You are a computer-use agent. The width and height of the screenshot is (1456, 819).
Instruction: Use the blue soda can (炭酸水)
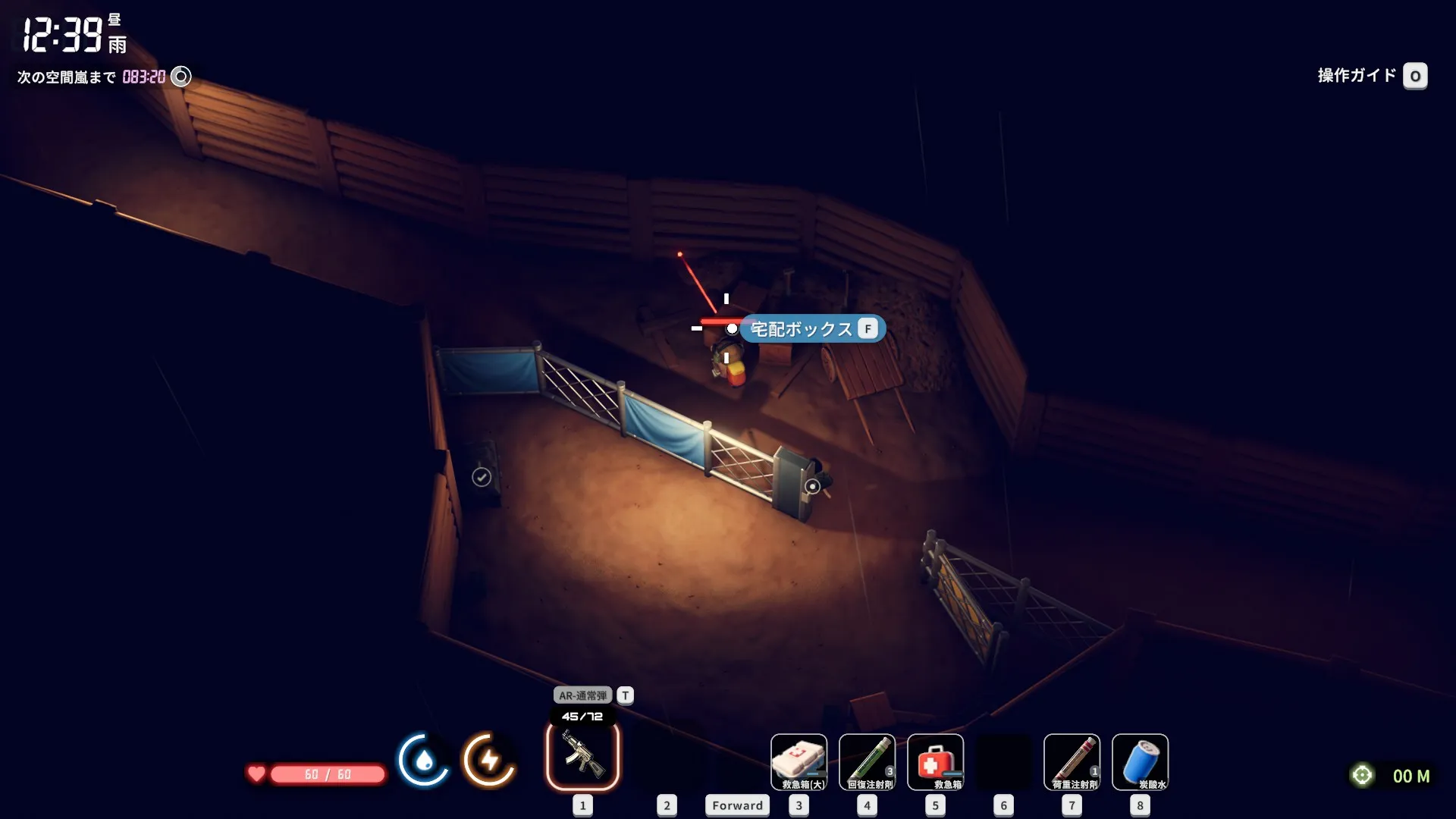click(1140, 761)
